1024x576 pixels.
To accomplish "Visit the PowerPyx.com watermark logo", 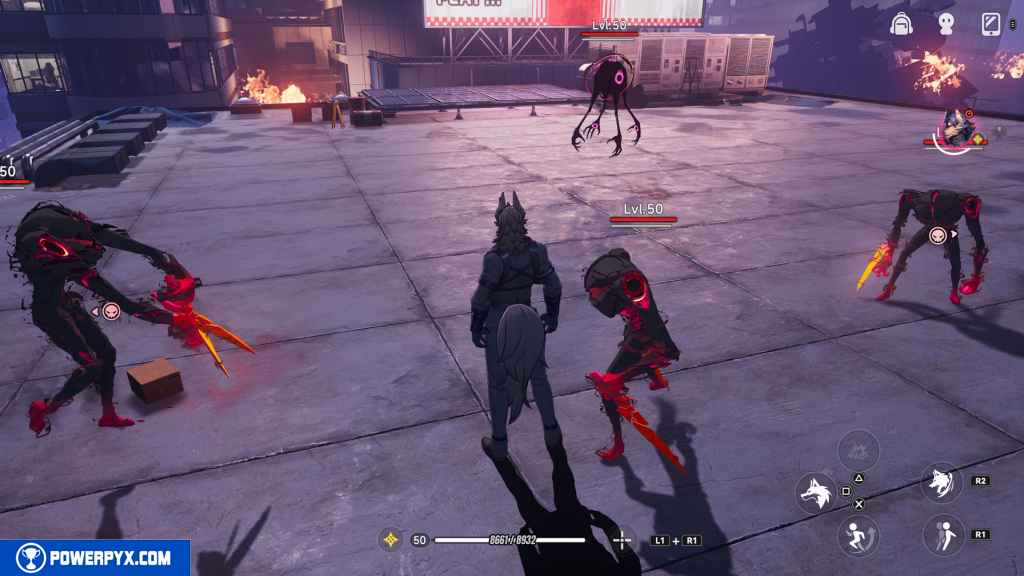I will (x=95, y=558).
